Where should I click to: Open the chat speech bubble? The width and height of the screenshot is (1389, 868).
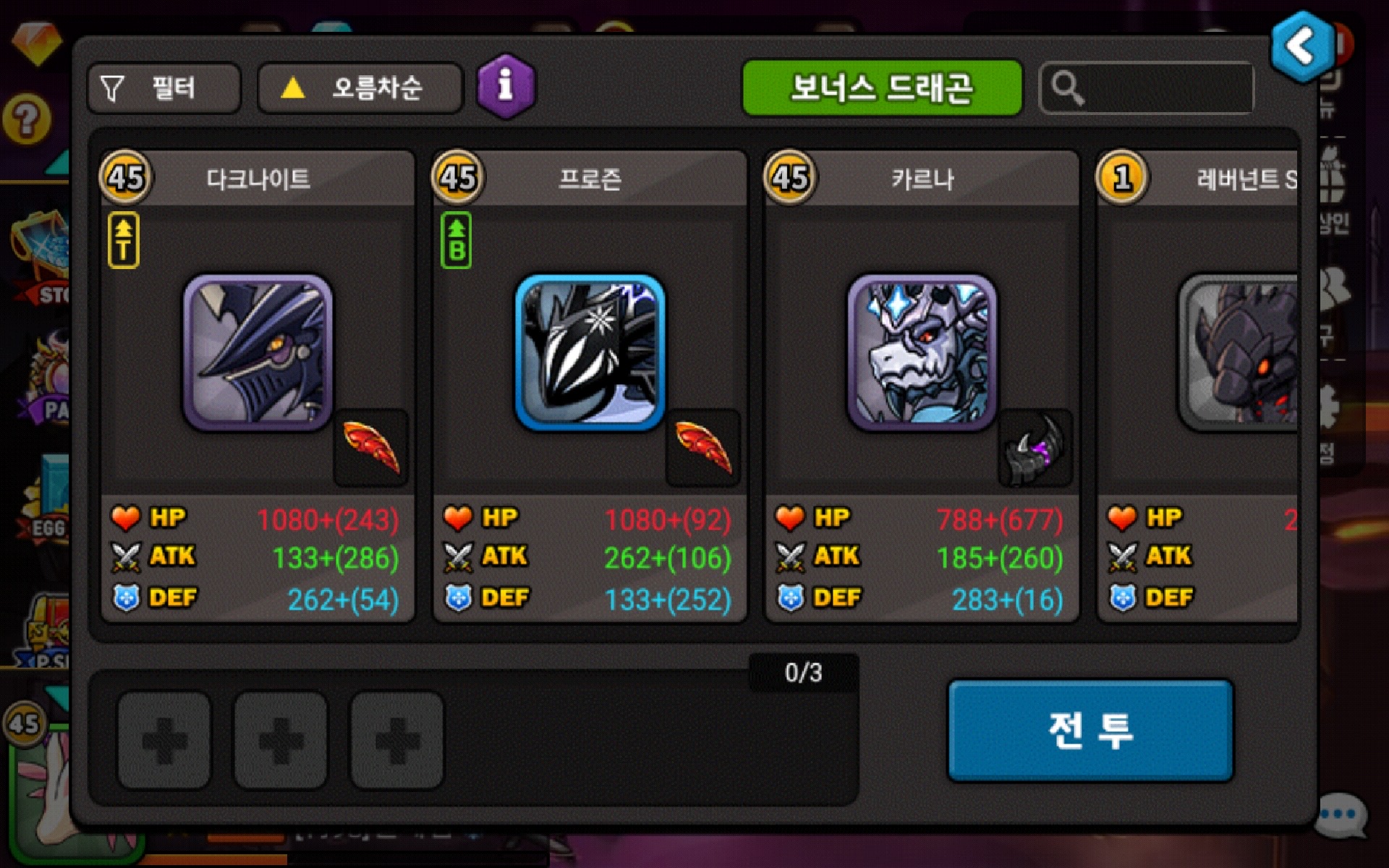[x=1341, y=815]
